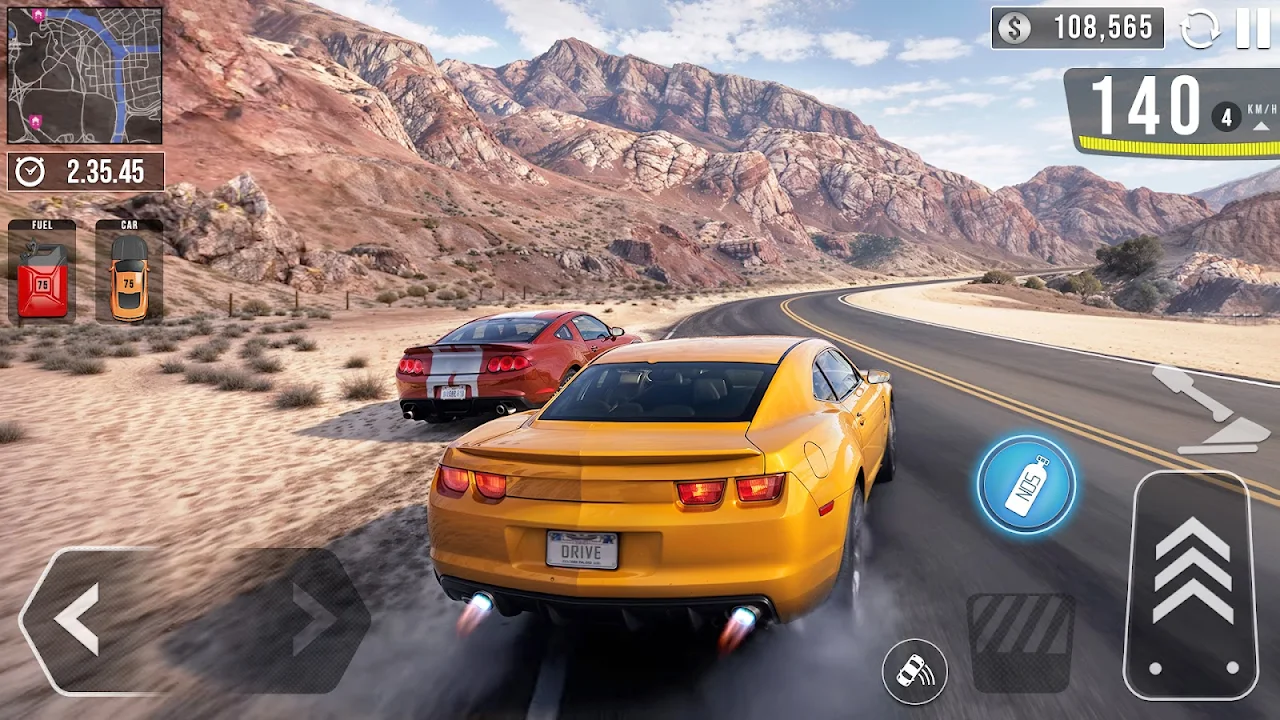This screenshot has width=1280, height=720.
Task: Apply the striped brake pedal
Action: point(1020,642)
